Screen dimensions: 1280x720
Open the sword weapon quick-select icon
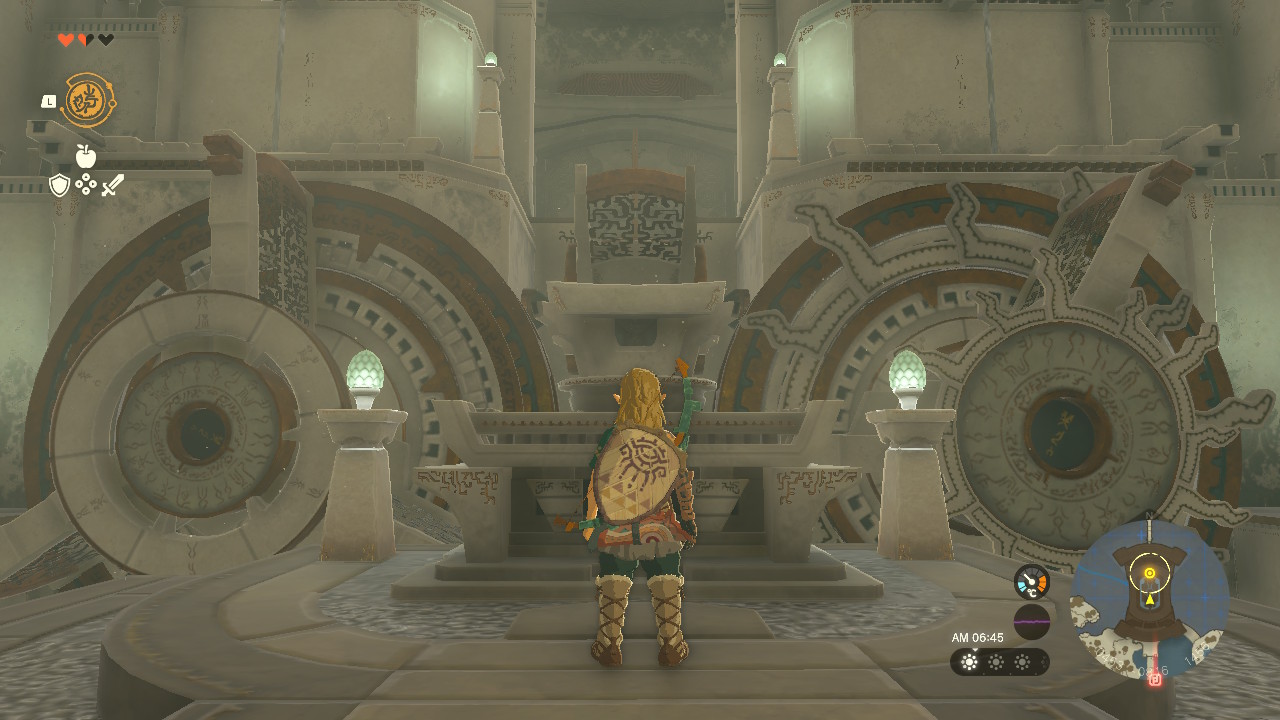pos(112,185)
